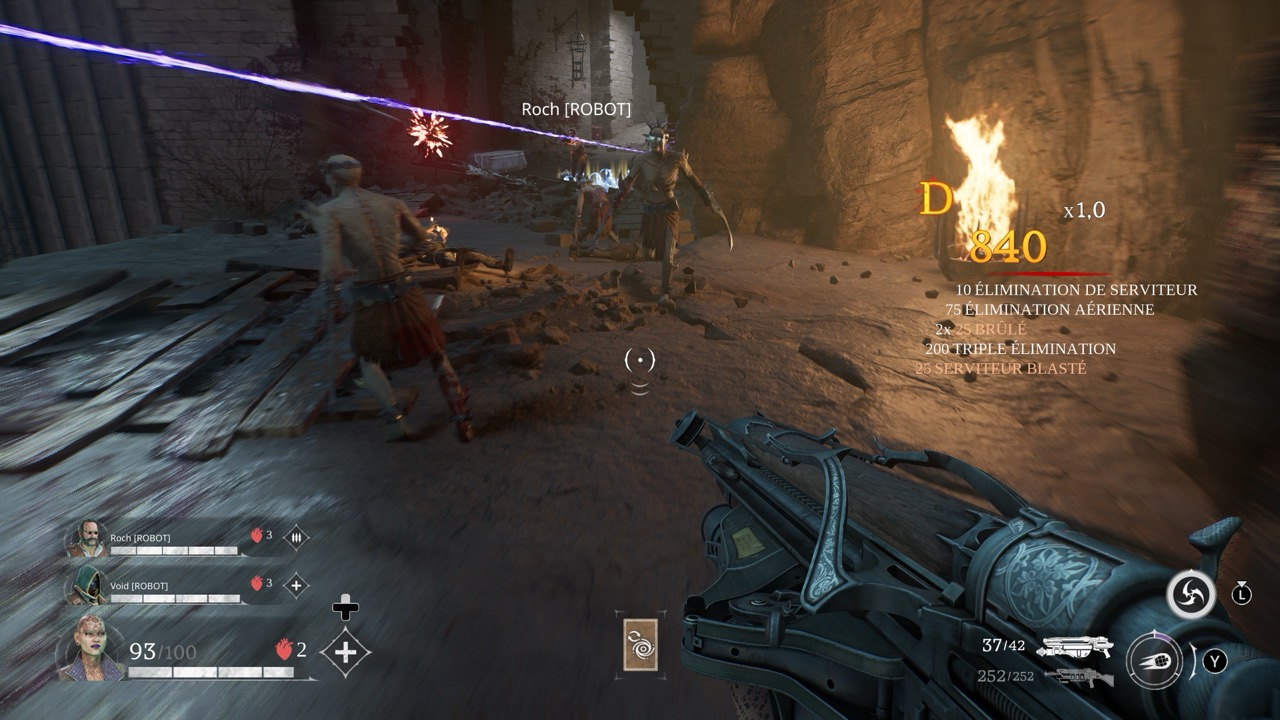The height and width of the screenshot is (720, 1280).
Task: Click Void's small plus diamond icon
Action: pyautogui.click(x=296, y=585)
